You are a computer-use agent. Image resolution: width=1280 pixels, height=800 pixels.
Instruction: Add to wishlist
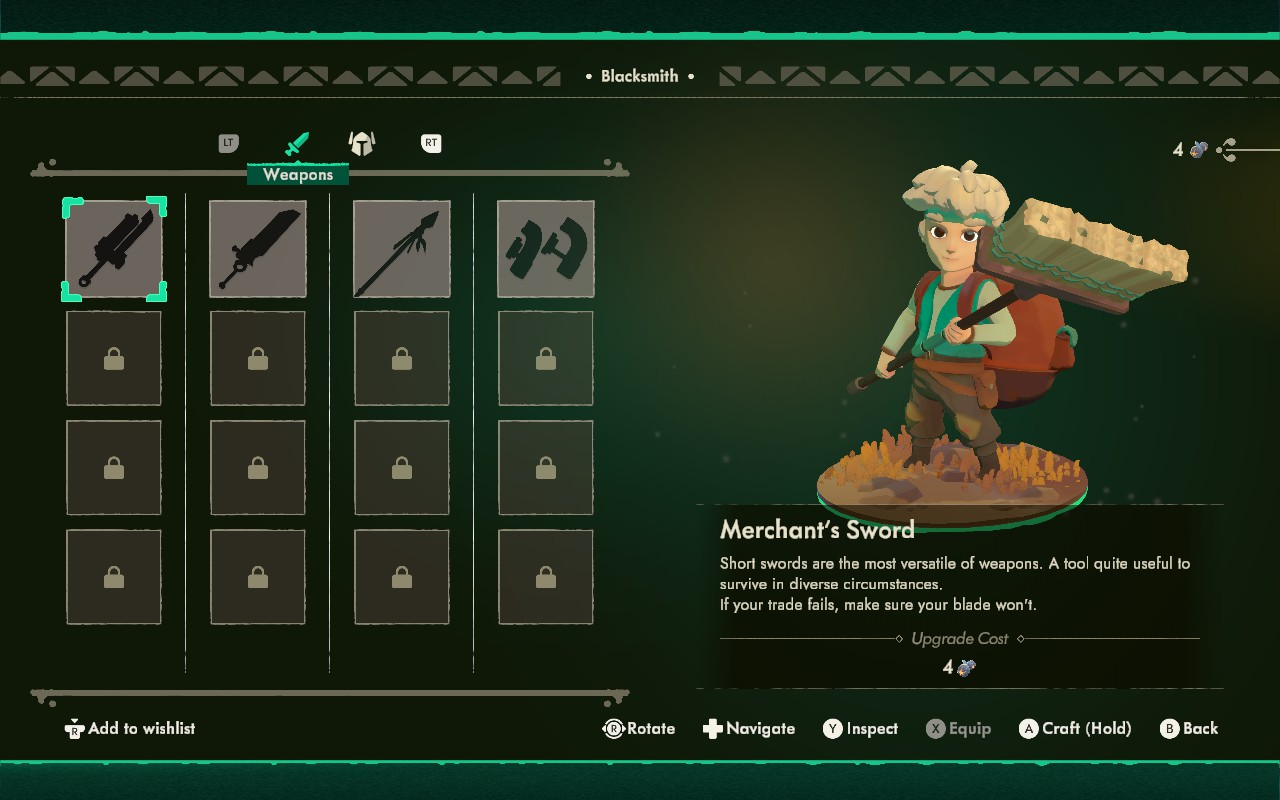click(x=130, y=729)
